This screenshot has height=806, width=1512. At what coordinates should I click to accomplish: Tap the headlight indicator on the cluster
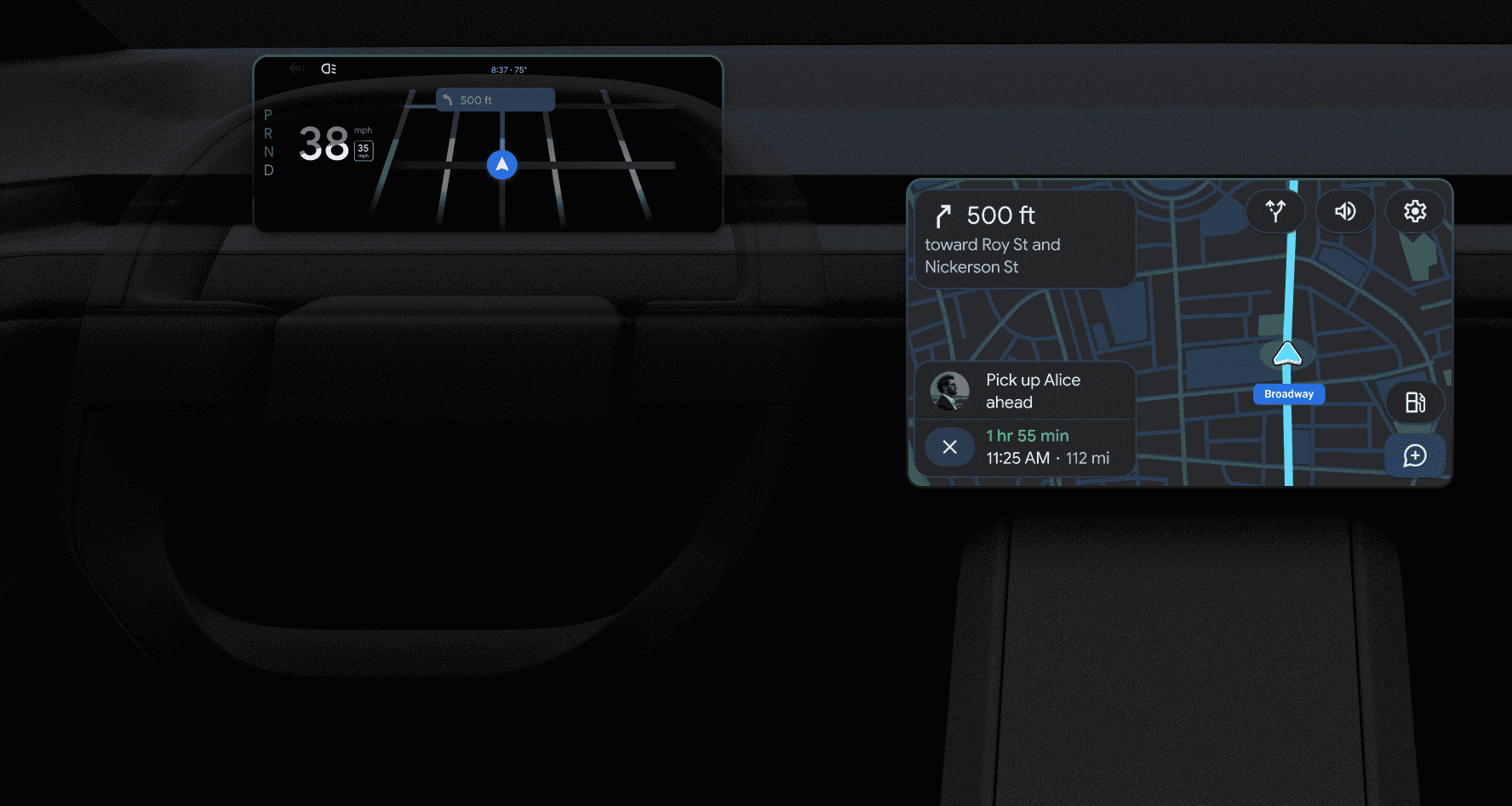click(329, 69)
